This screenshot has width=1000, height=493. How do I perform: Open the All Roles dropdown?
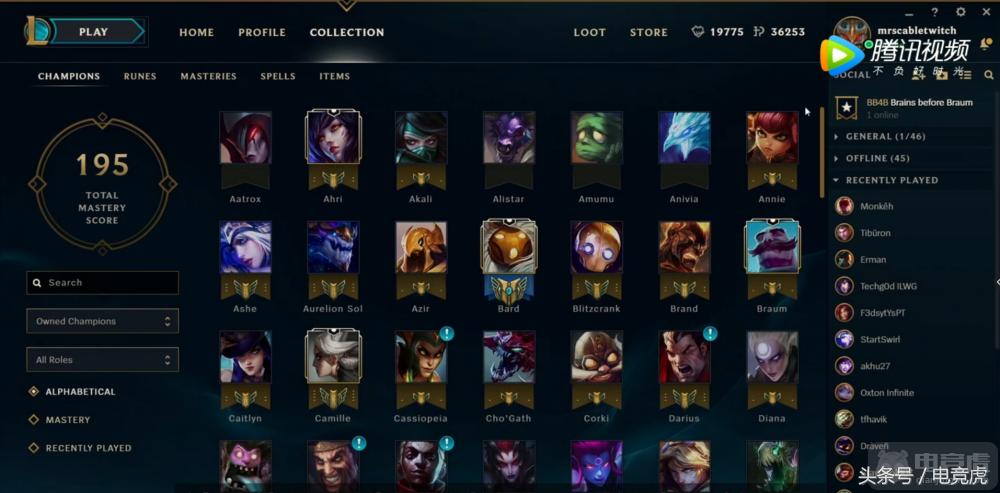coord(102,360)
